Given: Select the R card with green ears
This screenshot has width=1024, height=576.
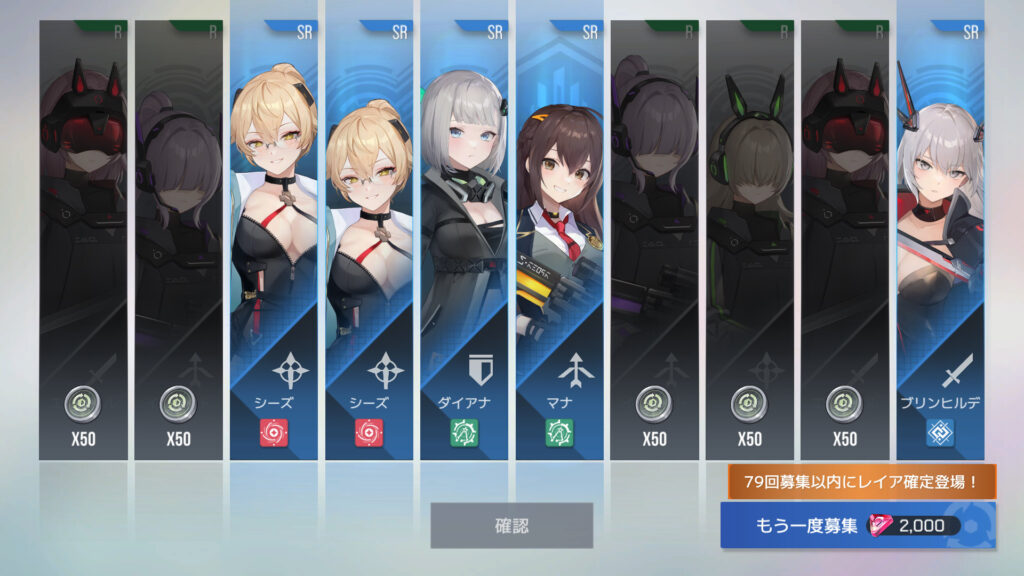Looking at the screenshot, I should pyautogui.click(x=749, y=240).
